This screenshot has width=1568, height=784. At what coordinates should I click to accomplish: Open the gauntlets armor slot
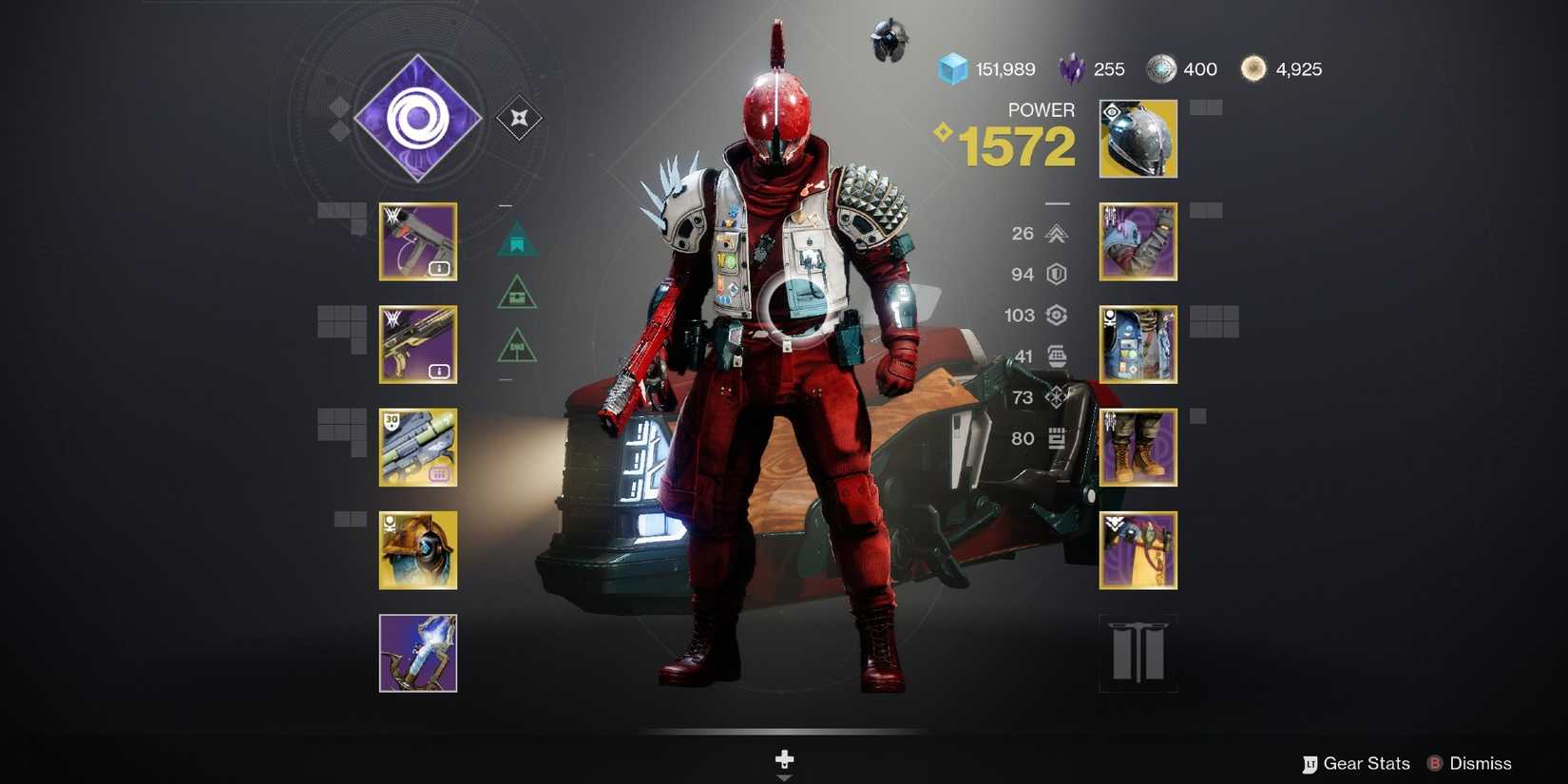coord(1138,241)
